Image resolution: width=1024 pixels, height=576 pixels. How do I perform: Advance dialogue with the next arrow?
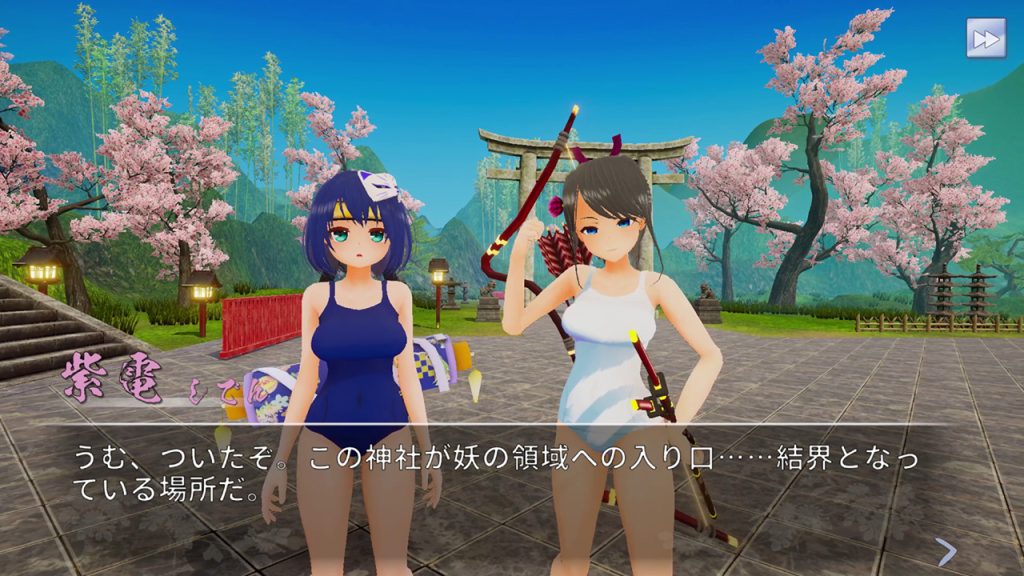(x=946, y=551)
